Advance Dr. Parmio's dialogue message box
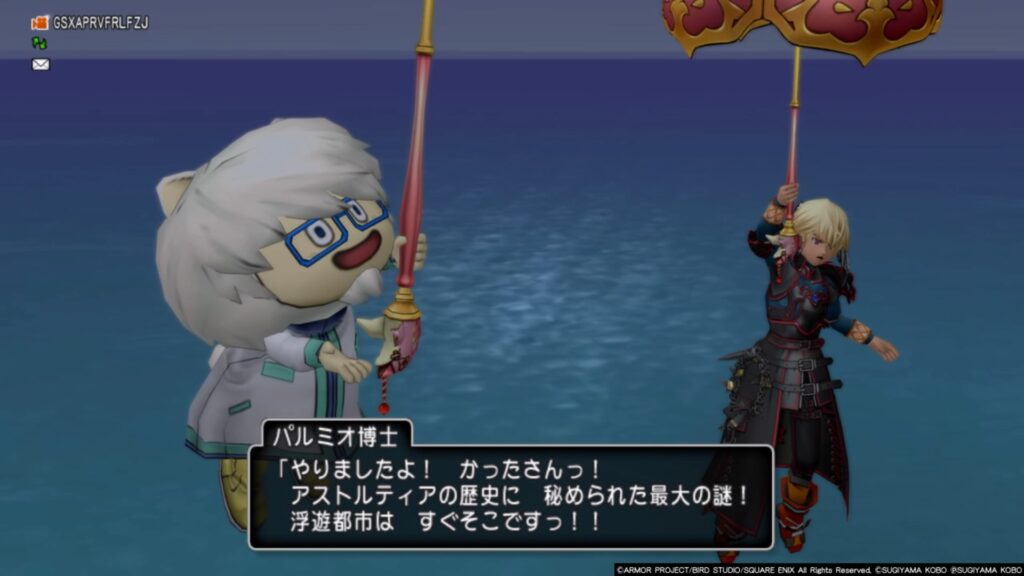Viewport: 1024px width, 576px height. click(510, 496)
